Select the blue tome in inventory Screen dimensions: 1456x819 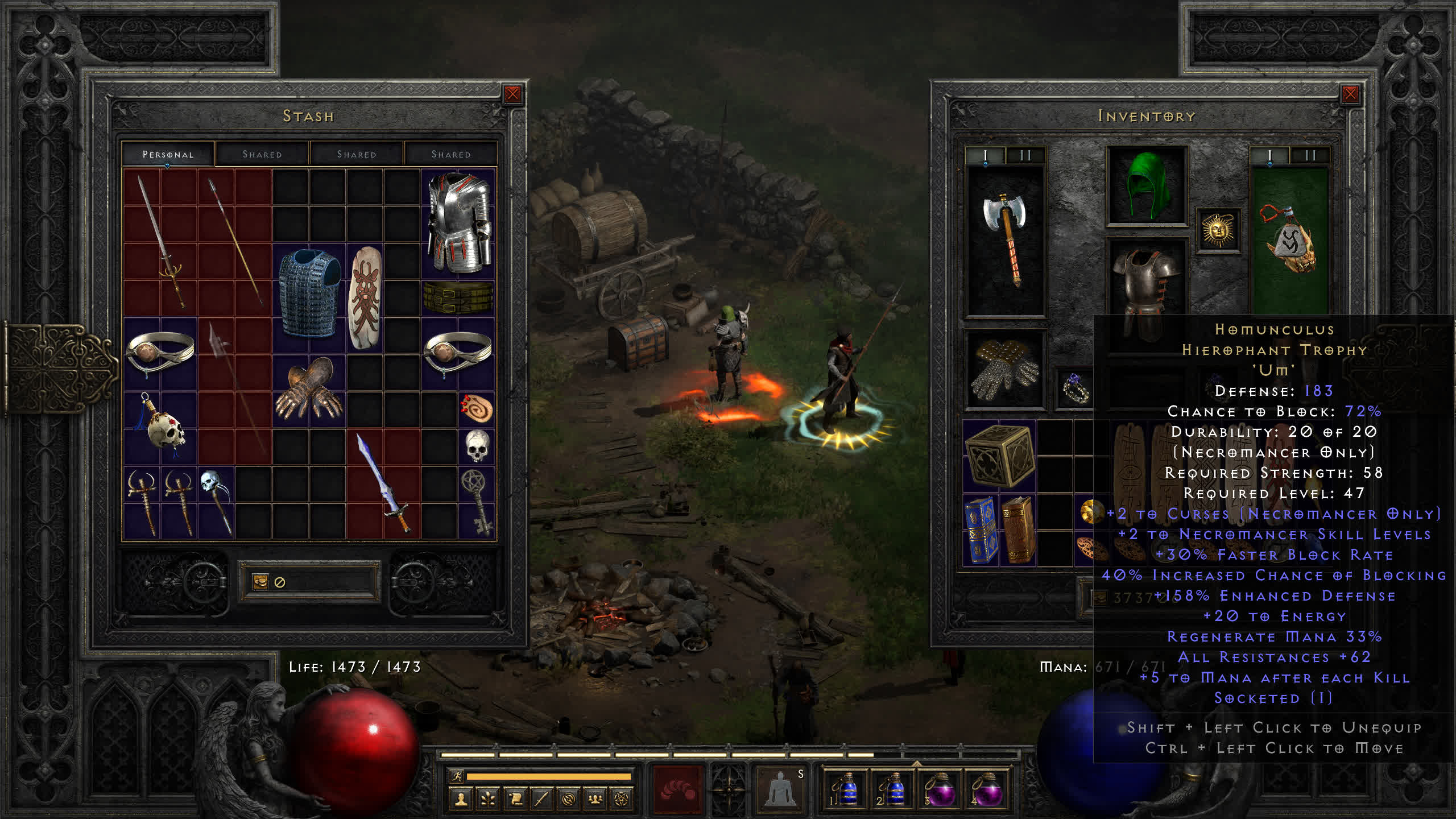tap(981, 530)
